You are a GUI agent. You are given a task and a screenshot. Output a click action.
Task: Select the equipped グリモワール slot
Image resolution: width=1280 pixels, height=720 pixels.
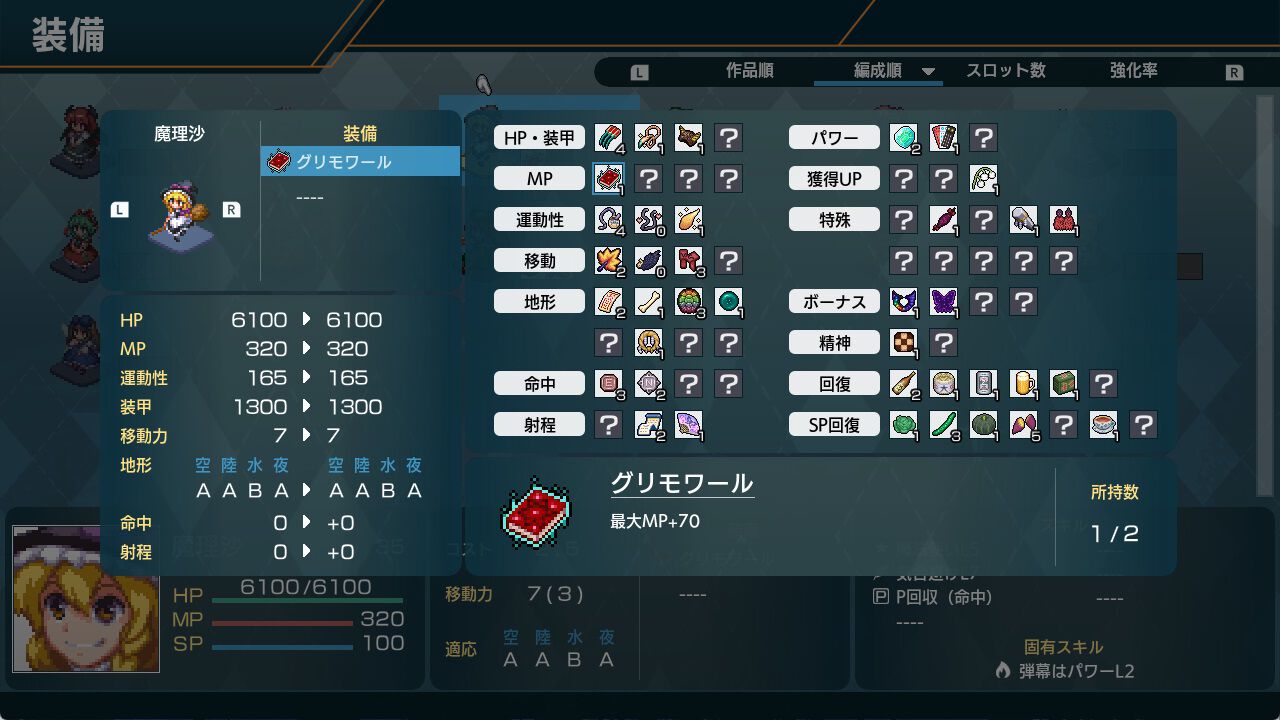click(x=360, y=160)
